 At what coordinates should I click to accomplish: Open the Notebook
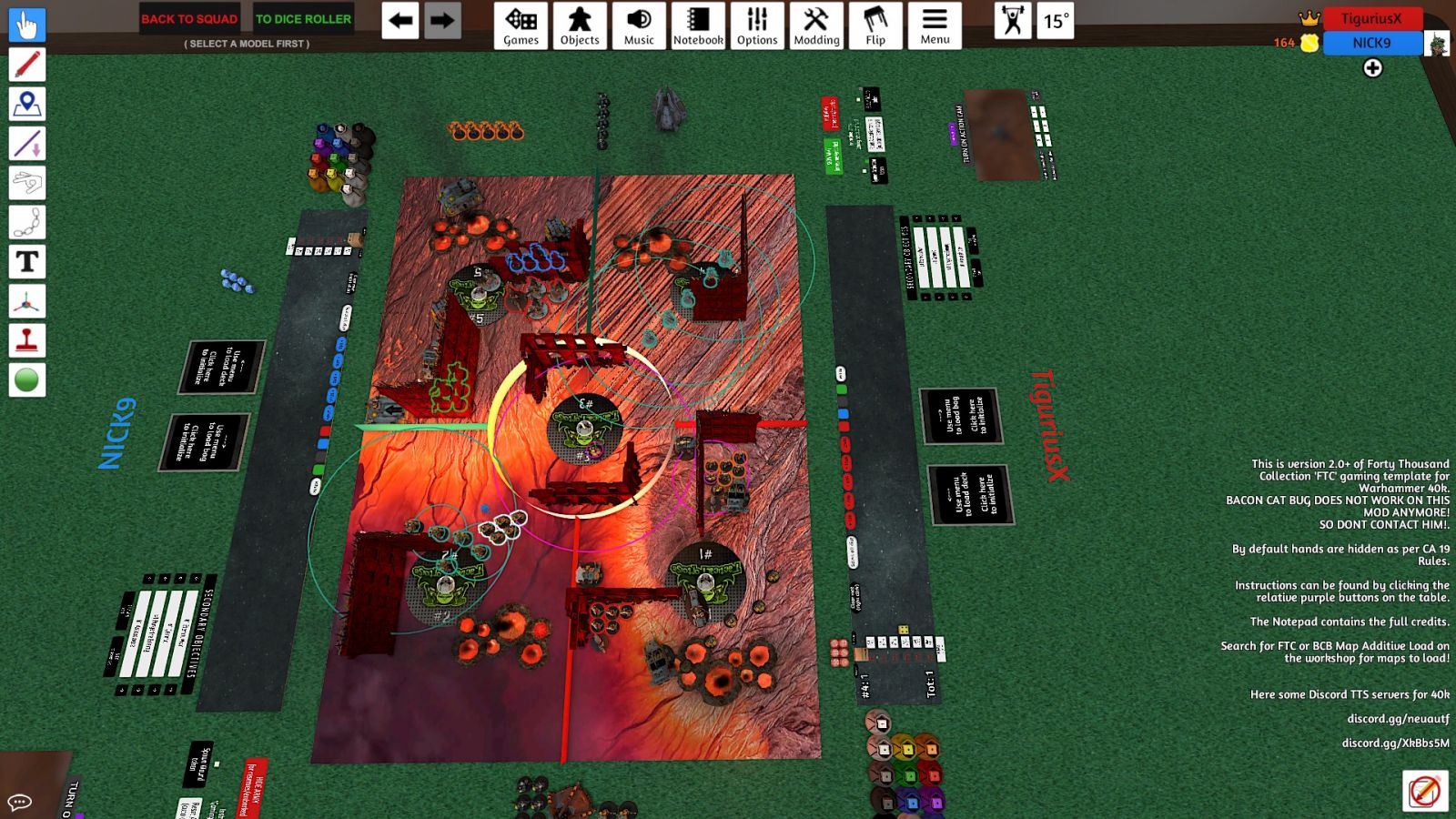tap(698, 25)
